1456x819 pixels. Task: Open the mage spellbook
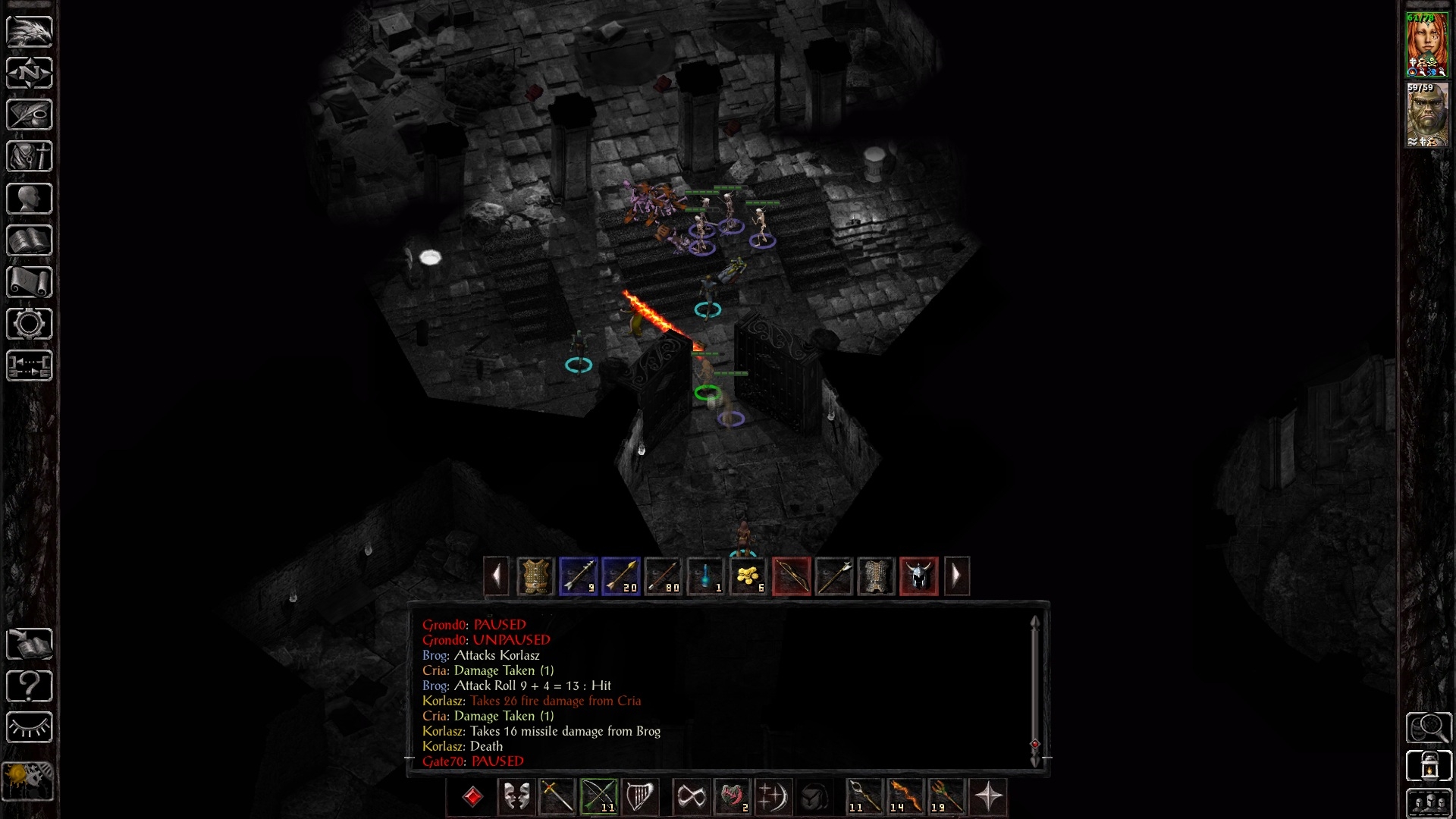click(x=30, y=240)
